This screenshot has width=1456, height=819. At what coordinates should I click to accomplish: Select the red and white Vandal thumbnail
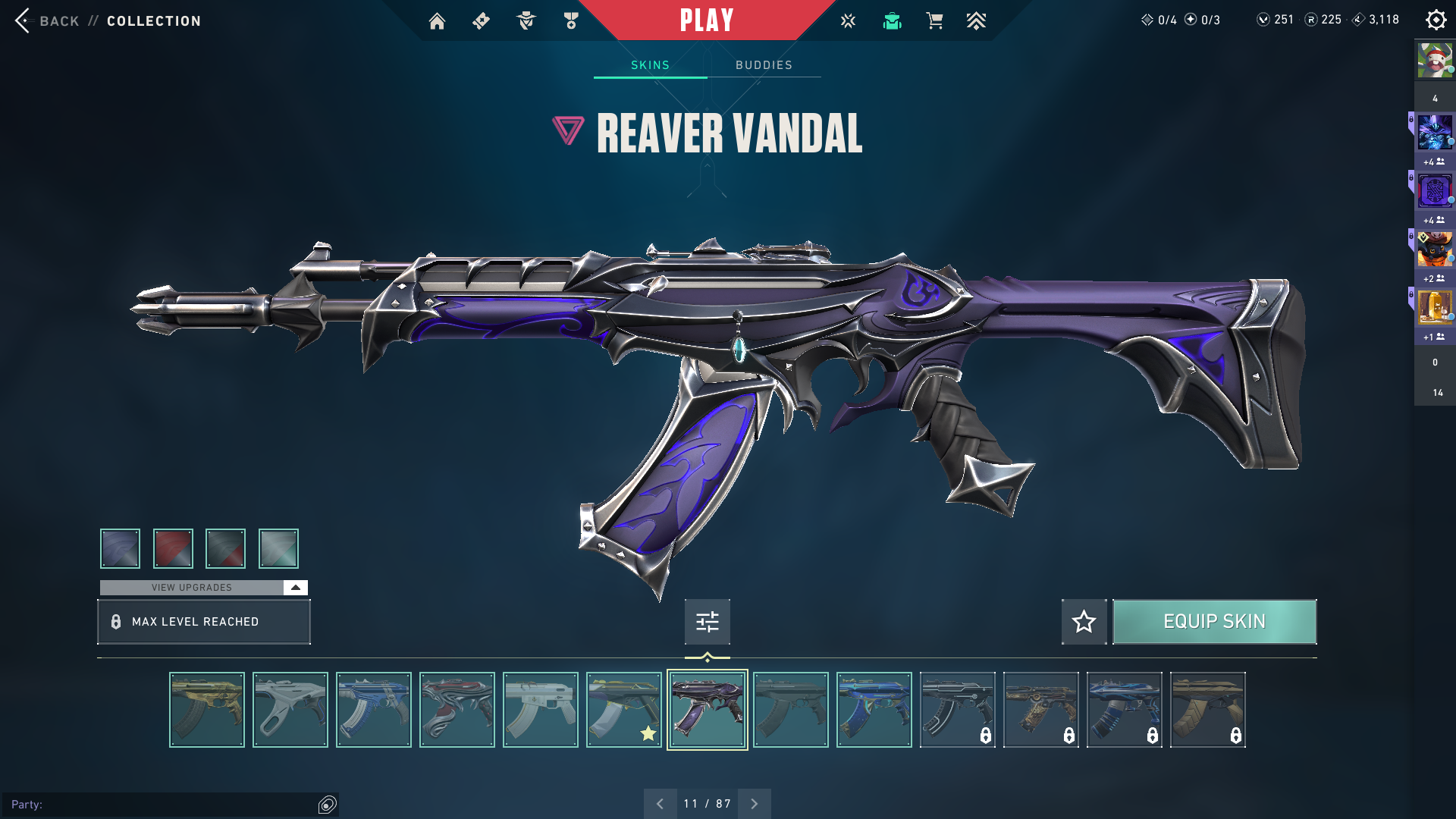[457, 710]
